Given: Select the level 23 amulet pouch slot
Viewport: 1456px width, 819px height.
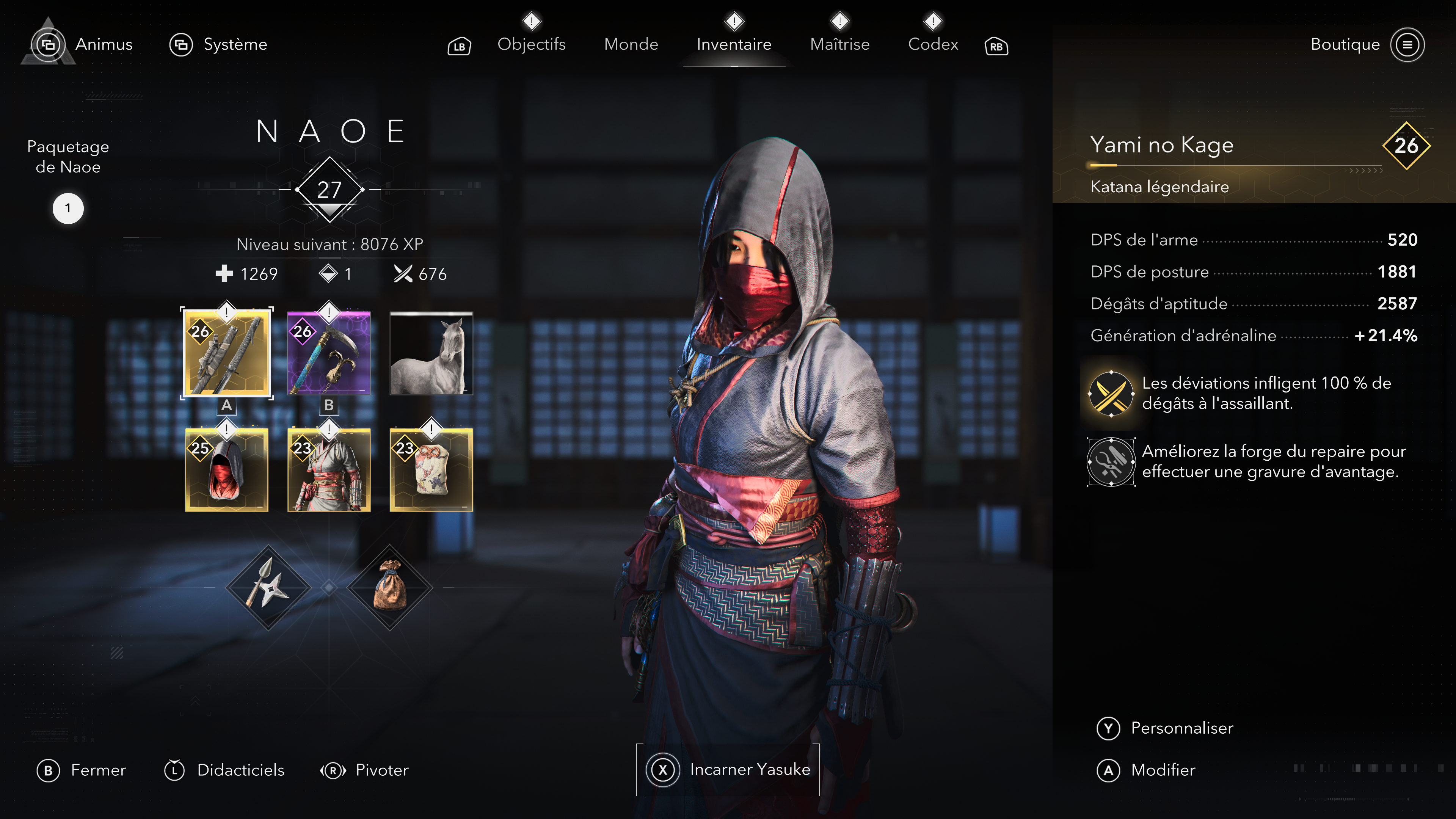Looking at the screenshot, I should [x=431, y=469].
